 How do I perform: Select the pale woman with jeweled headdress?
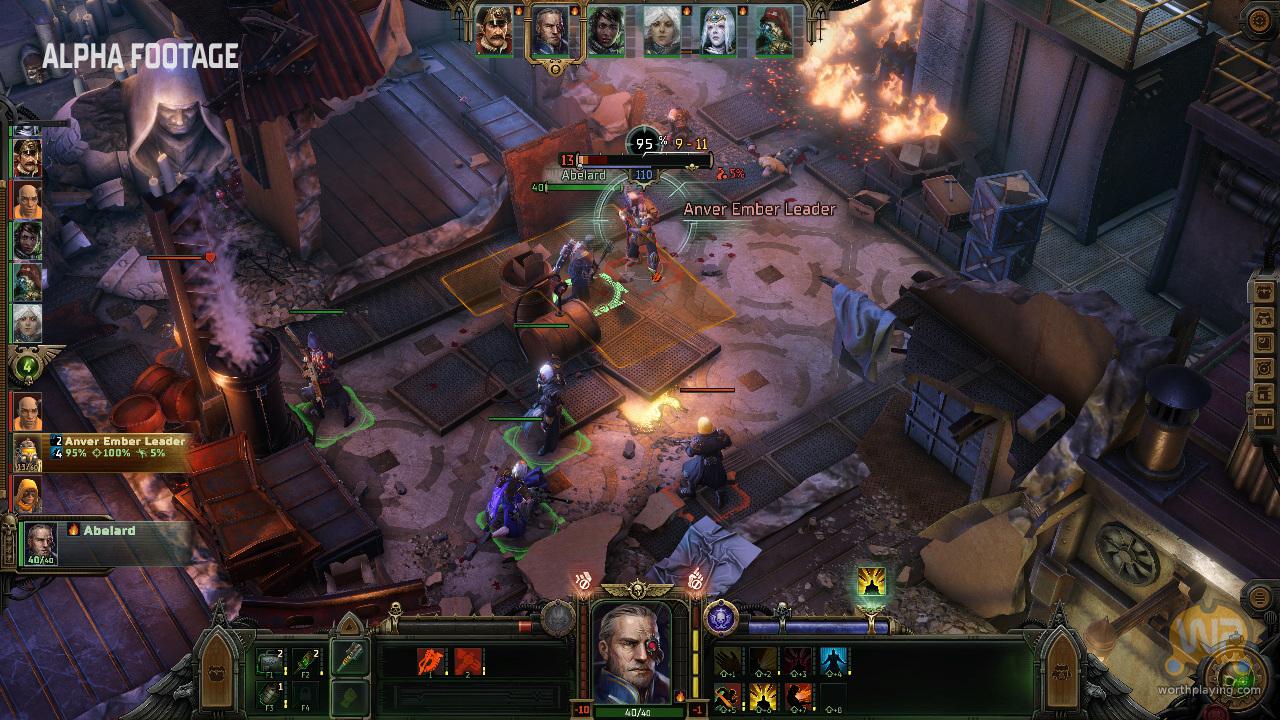(x=717, y=31)
